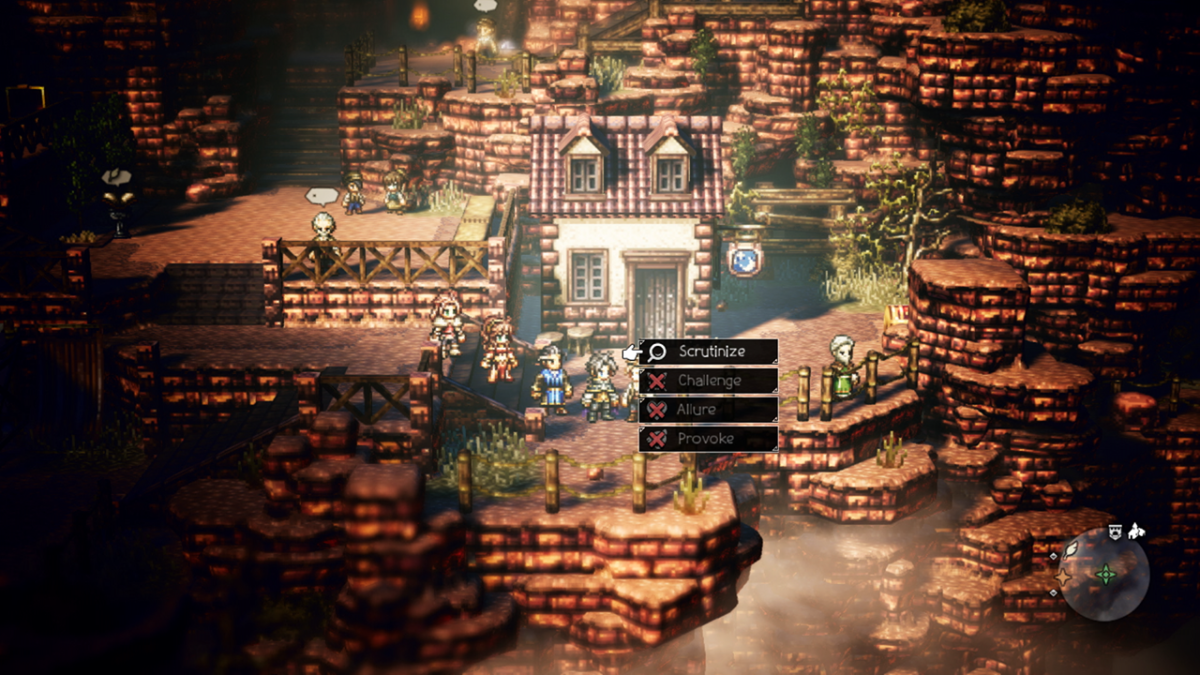Select the Provoke menu entry
The image size is (1200, 675).
(709, 439)
